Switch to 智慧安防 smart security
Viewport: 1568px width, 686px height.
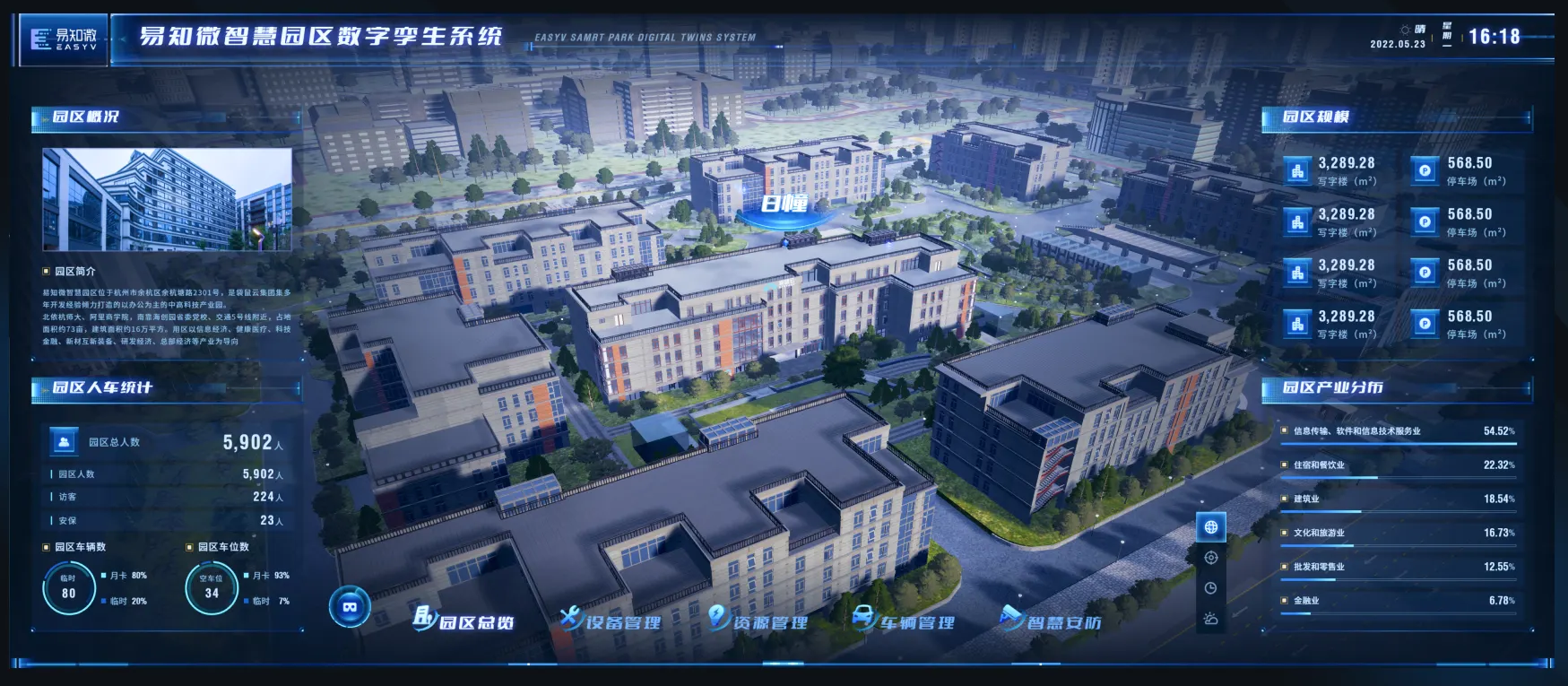[1052, 621]
